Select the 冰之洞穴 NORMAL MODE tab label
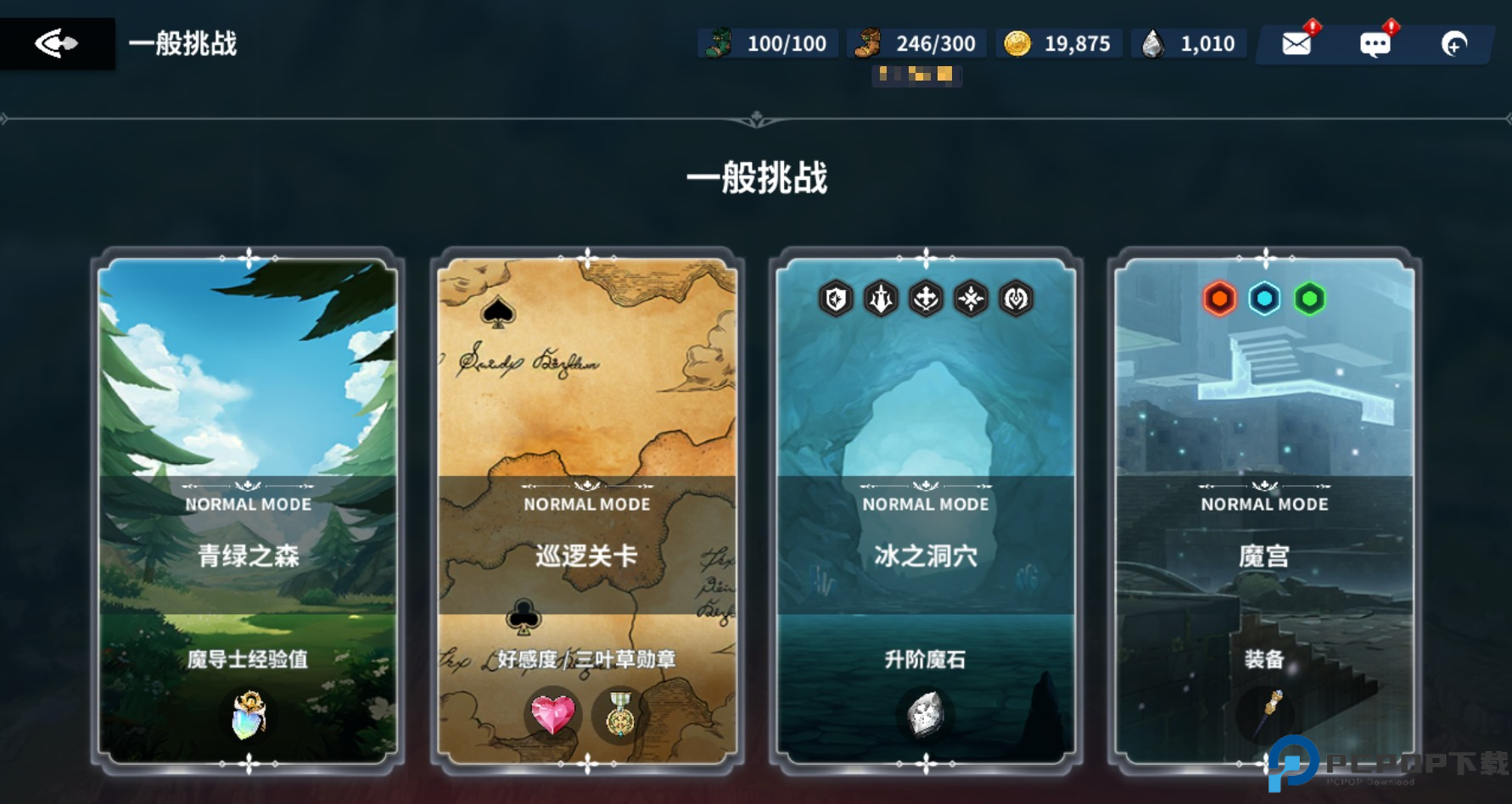This screenshot has height=804, width=1512. pyautogui.click(x=926, y=504)
